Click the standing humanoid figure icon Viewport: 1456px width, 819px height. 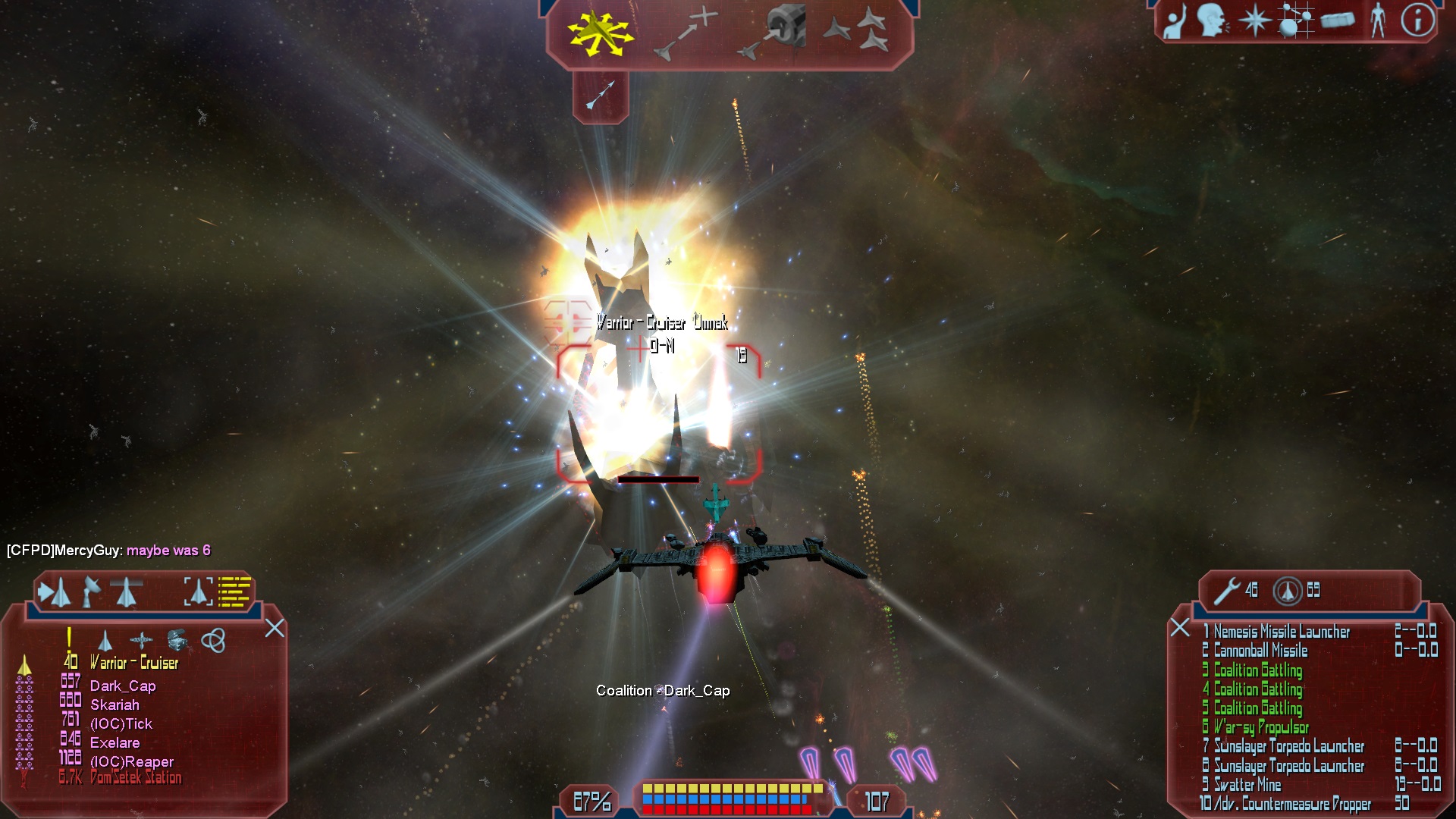coord(1377,20)
